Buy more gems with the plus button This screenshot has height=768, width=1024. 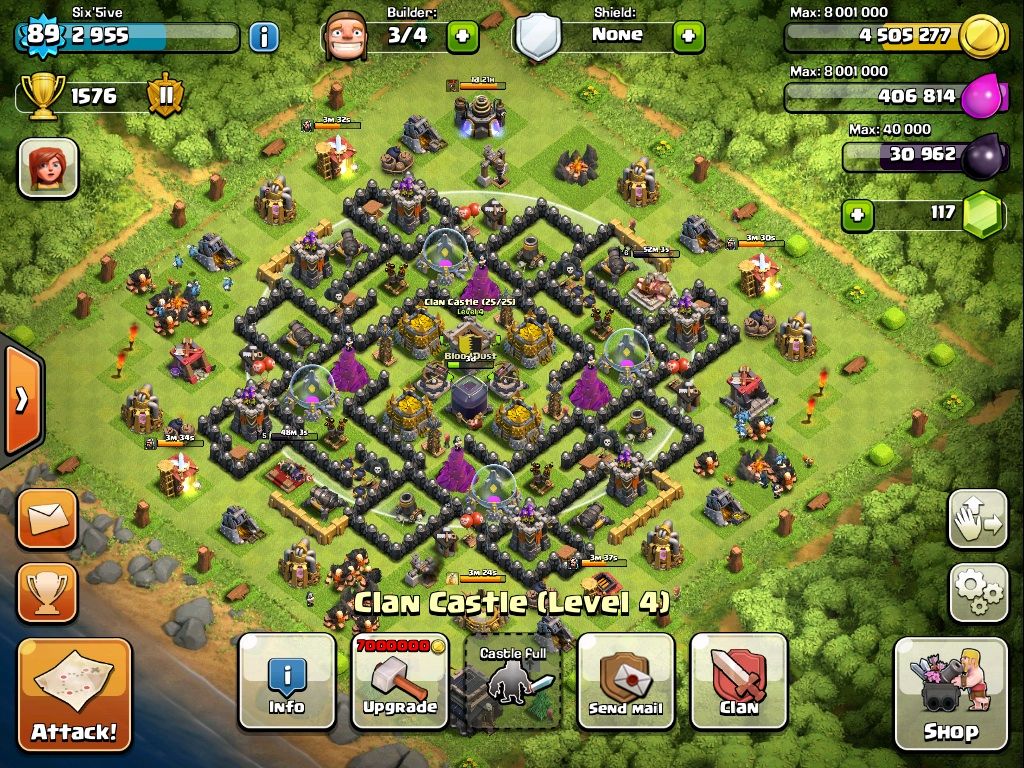point(857,213)
